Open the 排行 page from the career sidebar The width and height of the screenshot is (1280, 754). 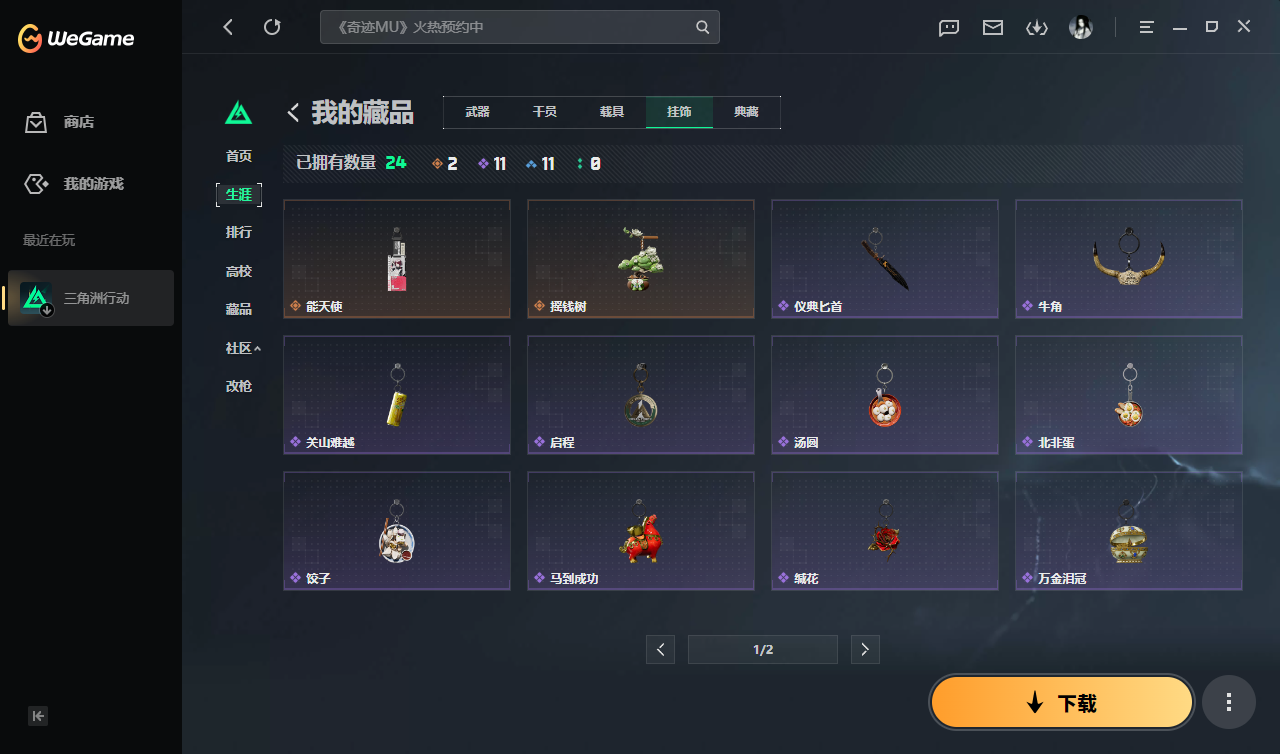click(x=239, y=232)
